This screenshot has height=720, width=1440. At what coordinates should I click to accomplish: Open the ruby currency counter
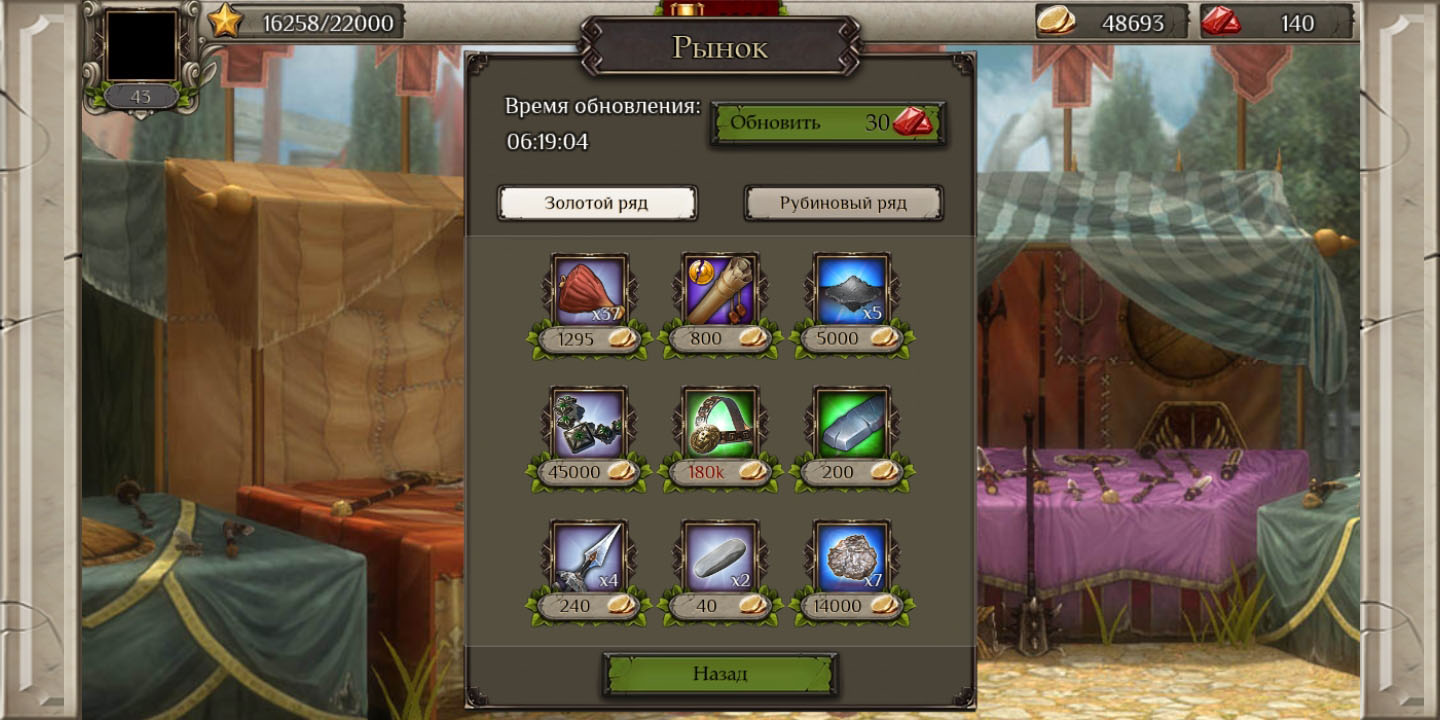point(1276,22)
